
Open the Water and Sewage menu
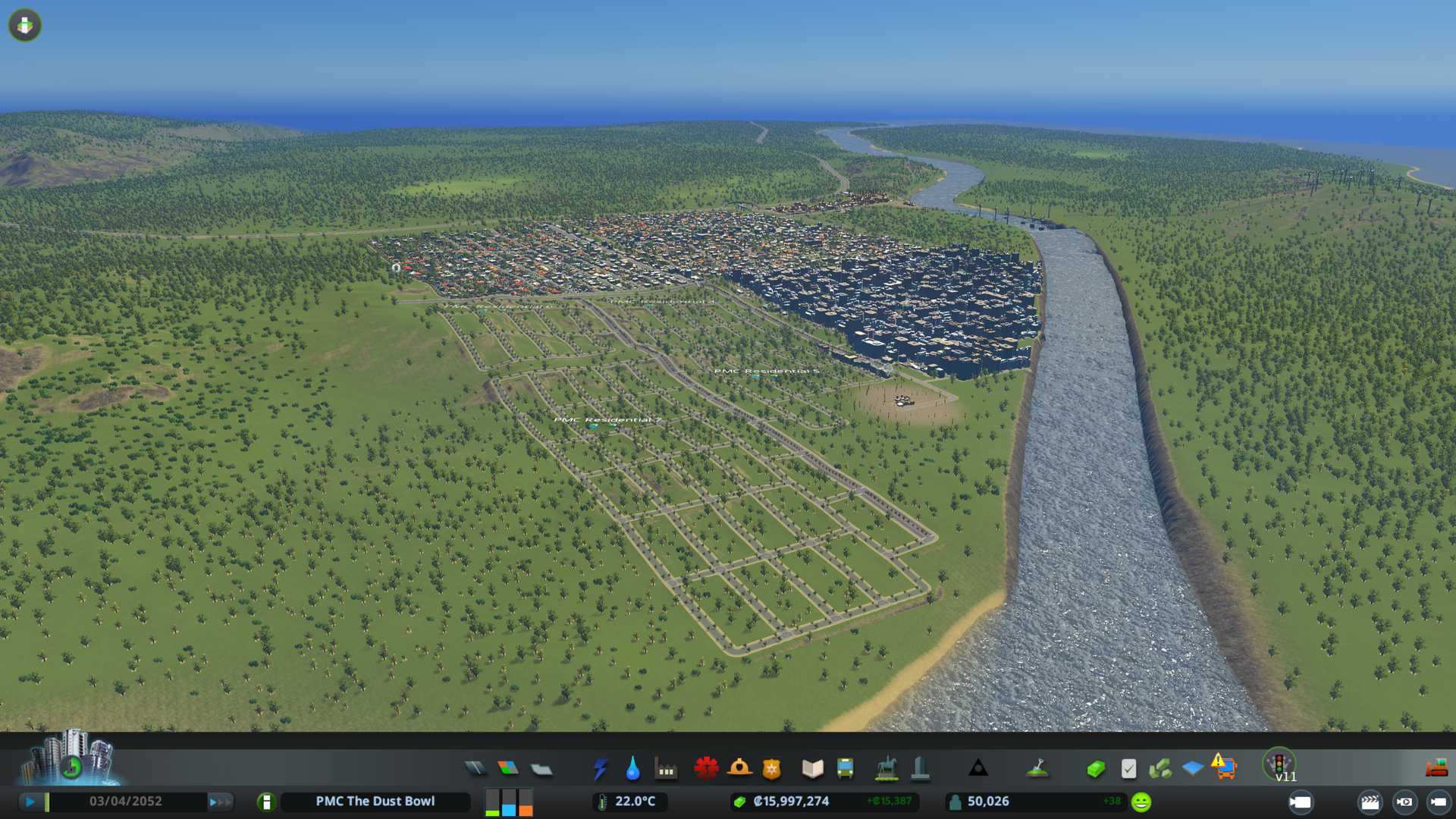click(632, 769)
